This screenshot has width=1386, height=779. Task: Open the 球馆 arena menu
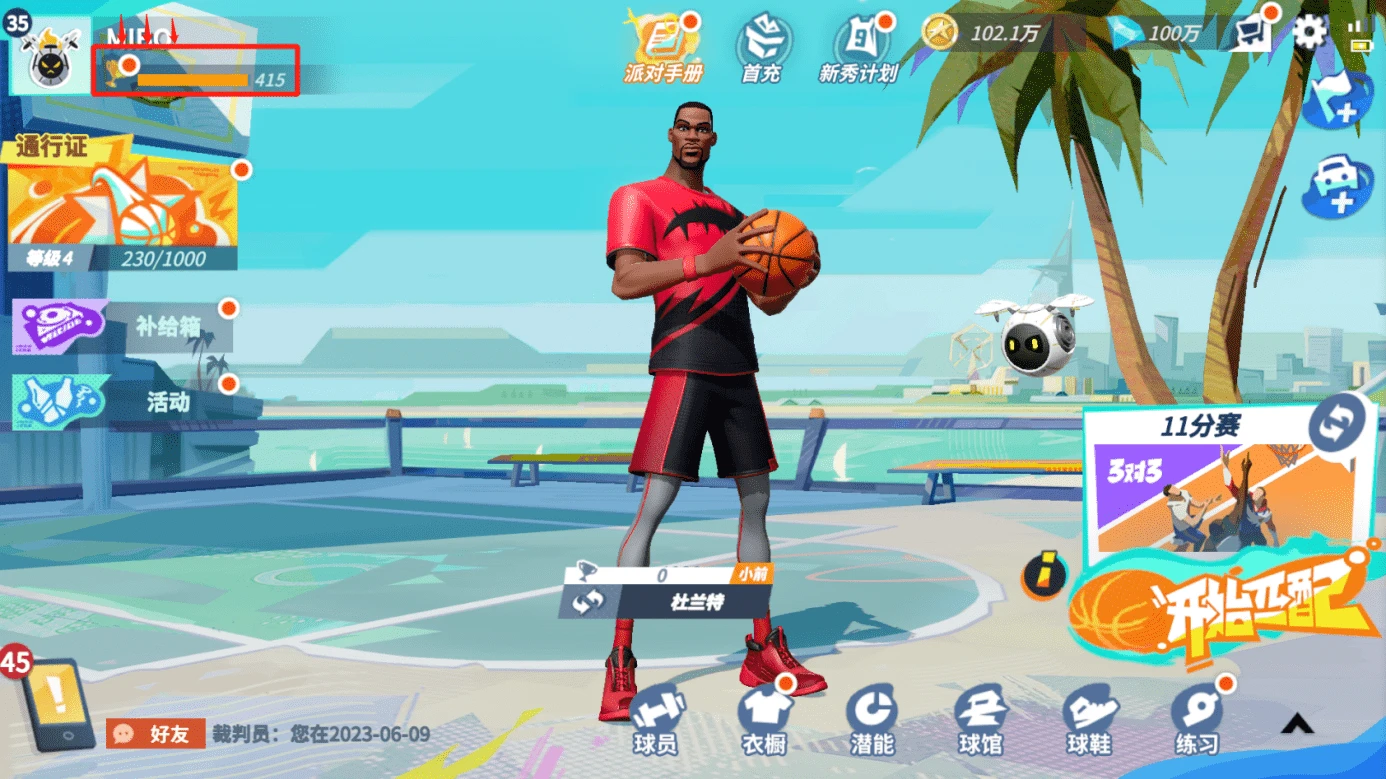[980, 720]
